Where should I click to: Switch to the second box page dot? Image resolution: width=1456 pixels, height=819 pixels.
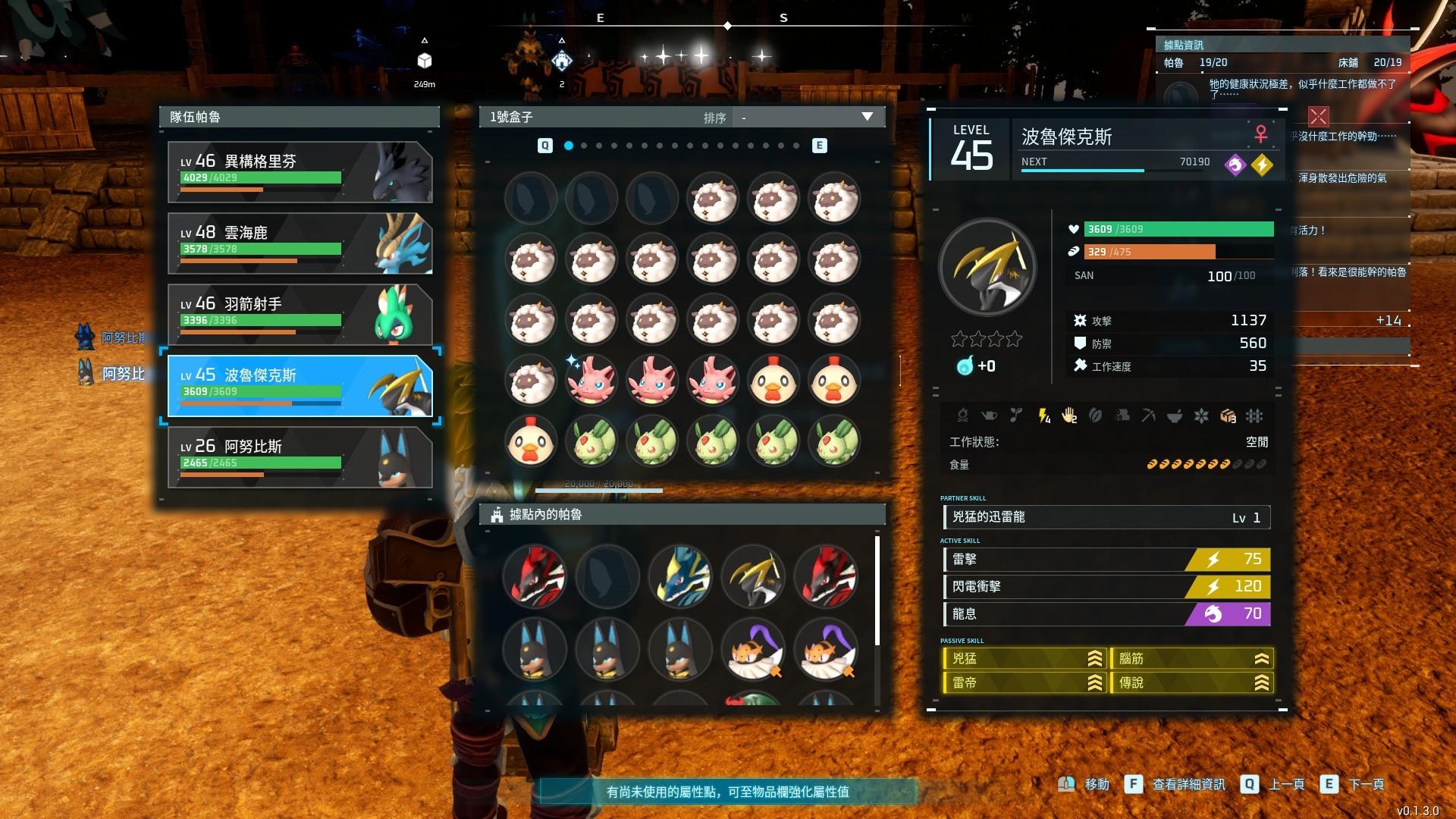[x=584, y=146]
